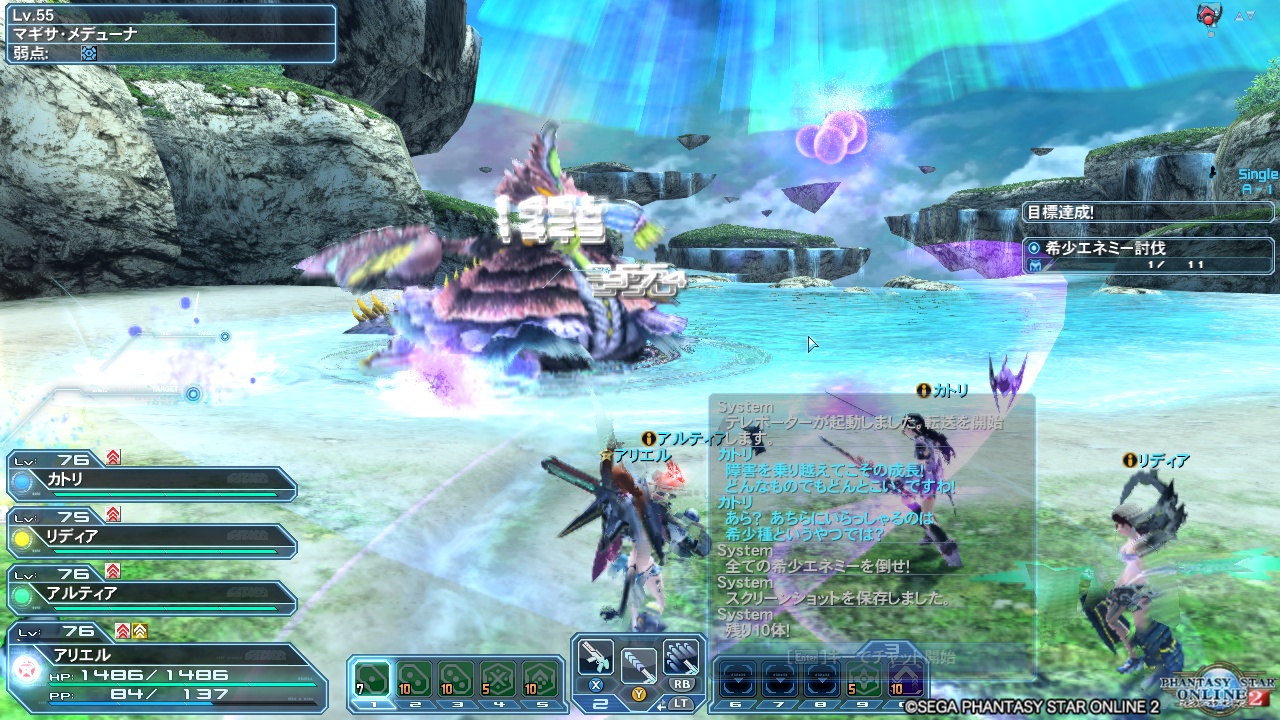Expand the dropdown arrow in subpalette slot 8

[823, 681]
